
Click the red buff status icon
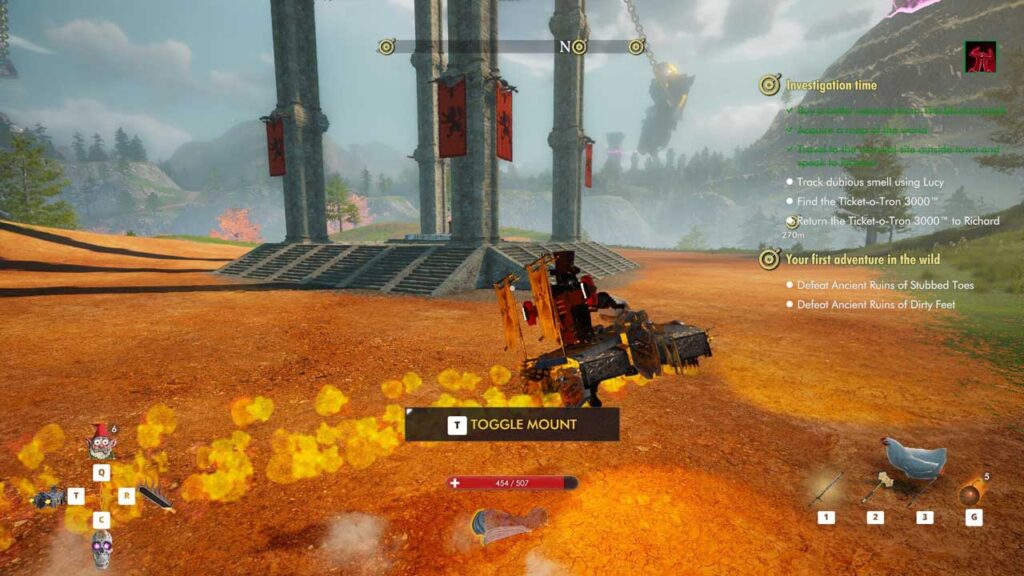(980, 57)
